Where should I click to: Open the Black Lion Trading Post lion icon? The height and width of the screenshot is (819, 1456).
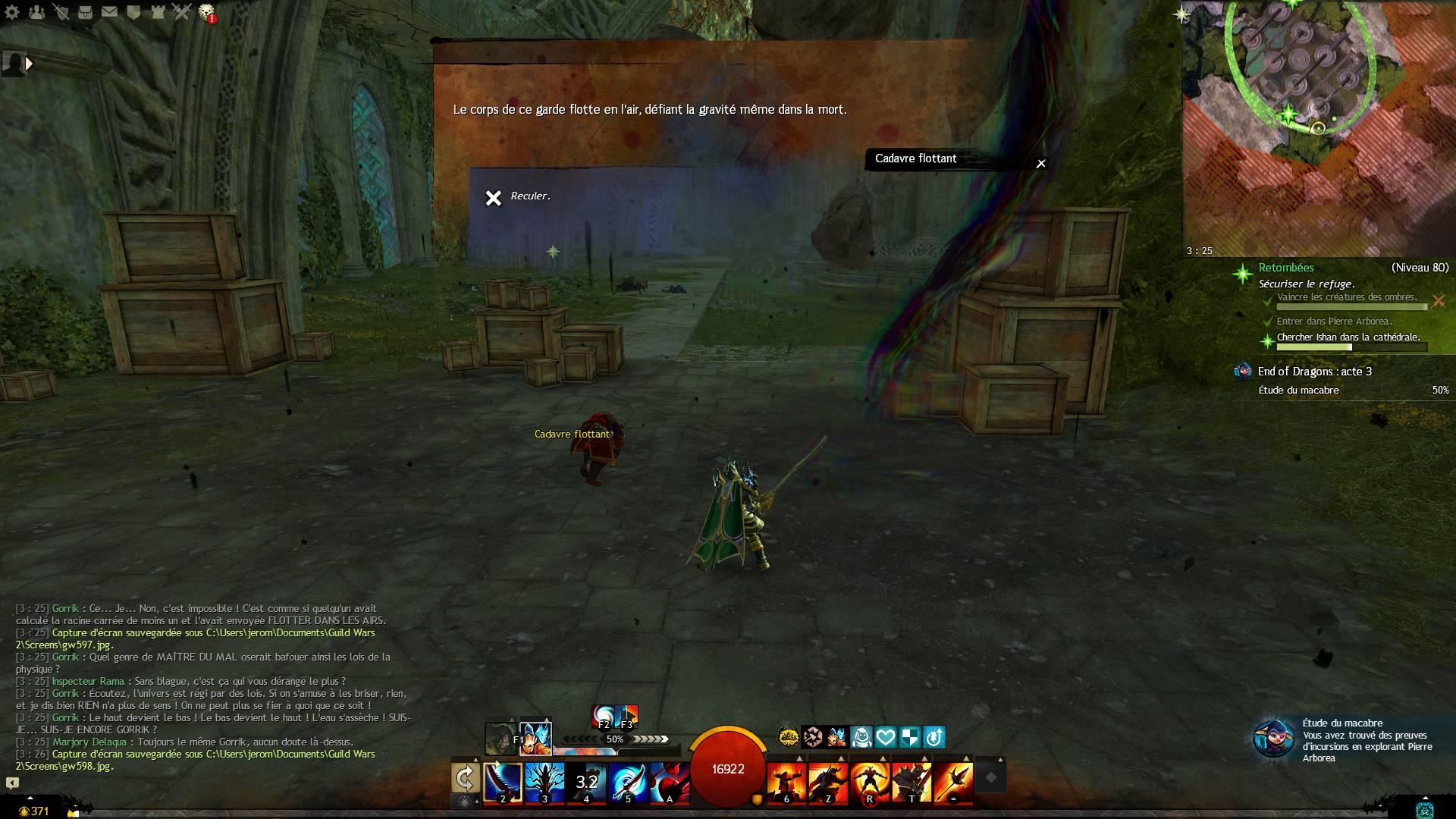coord(206,11)
